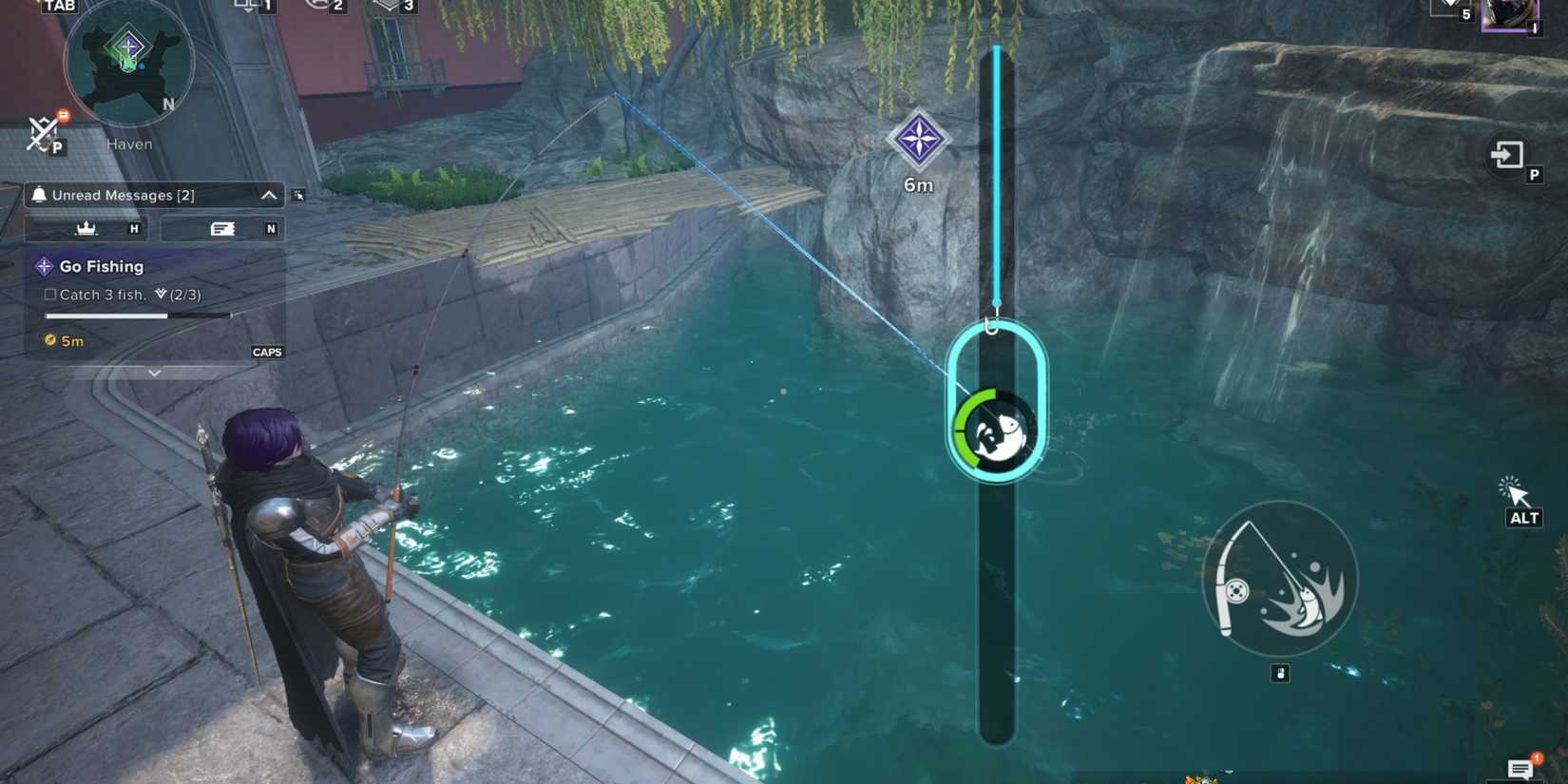Image resolution: width=1568 pixels, height=784 pixels.
Task: Click the Go Fishing quest title
Action: [x=101, y=266]
